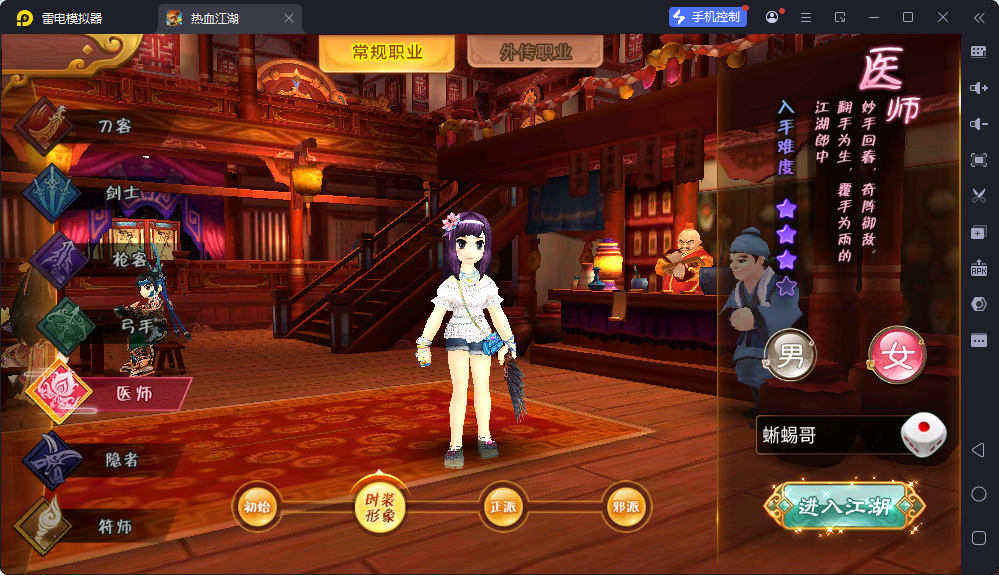Close the emulator window

(x=943, y=17)
